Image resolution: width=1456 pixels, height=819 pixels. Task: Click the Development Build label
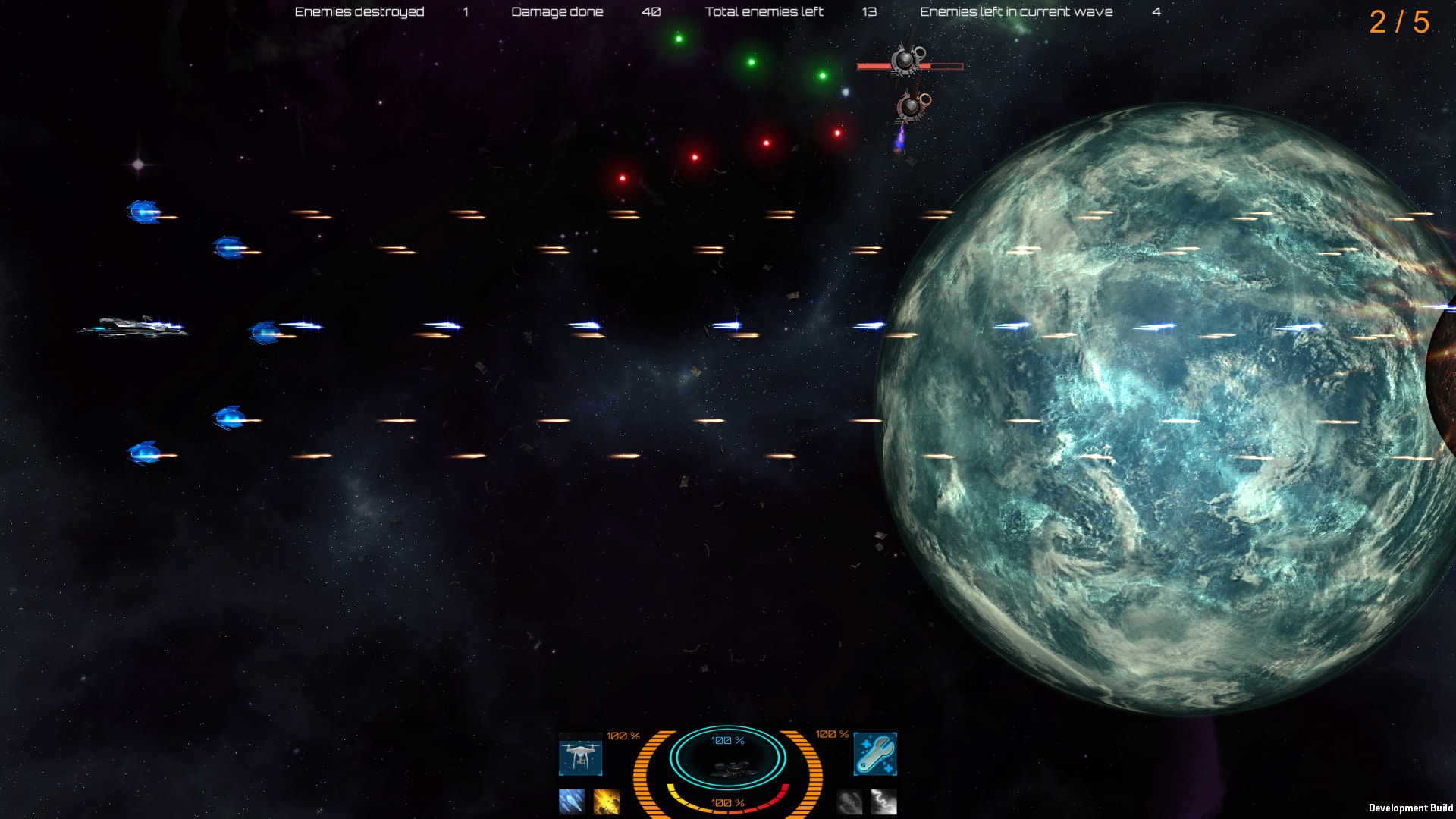[1410, 806]
